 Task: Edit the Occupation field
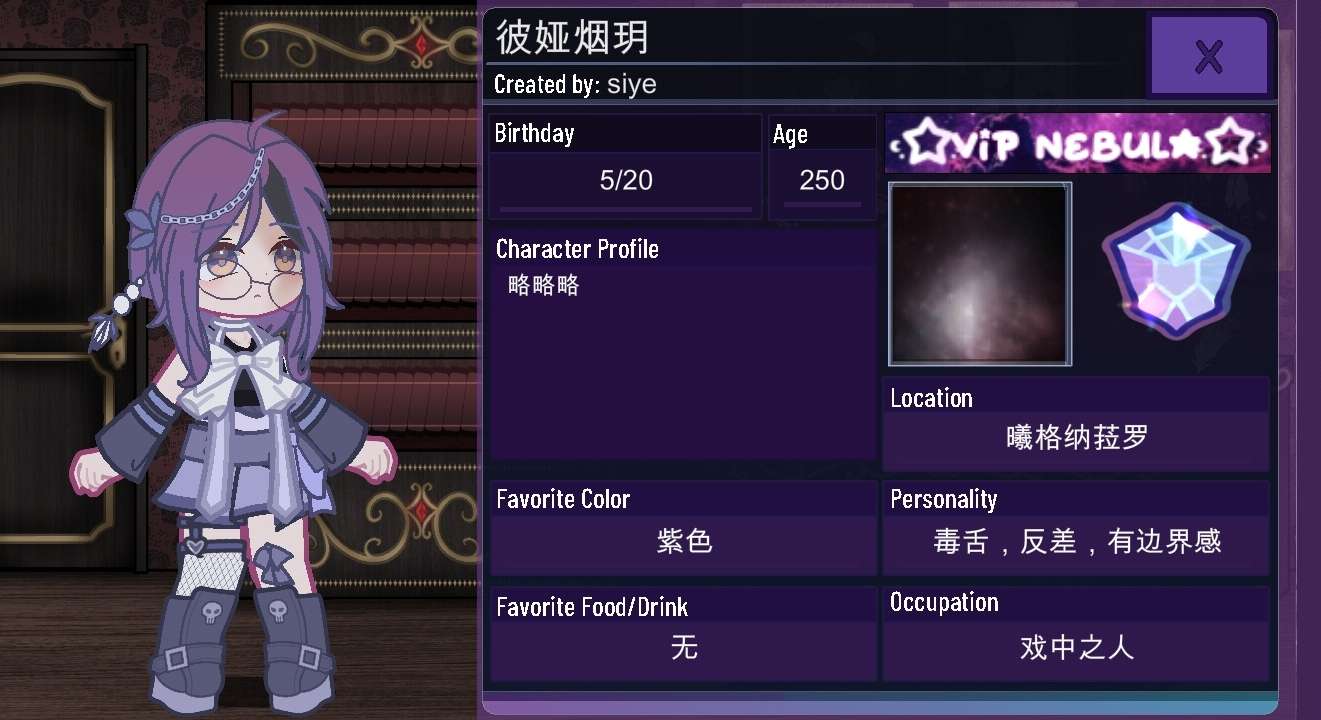pyautogui.click(x=1076, y=649)
